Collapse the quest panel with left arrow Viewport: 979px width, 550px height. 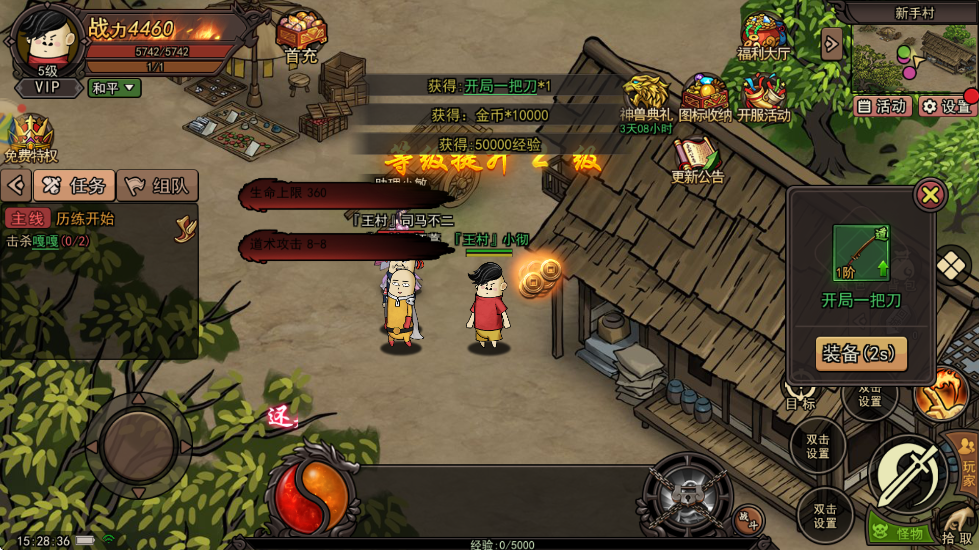pos(16,185)
